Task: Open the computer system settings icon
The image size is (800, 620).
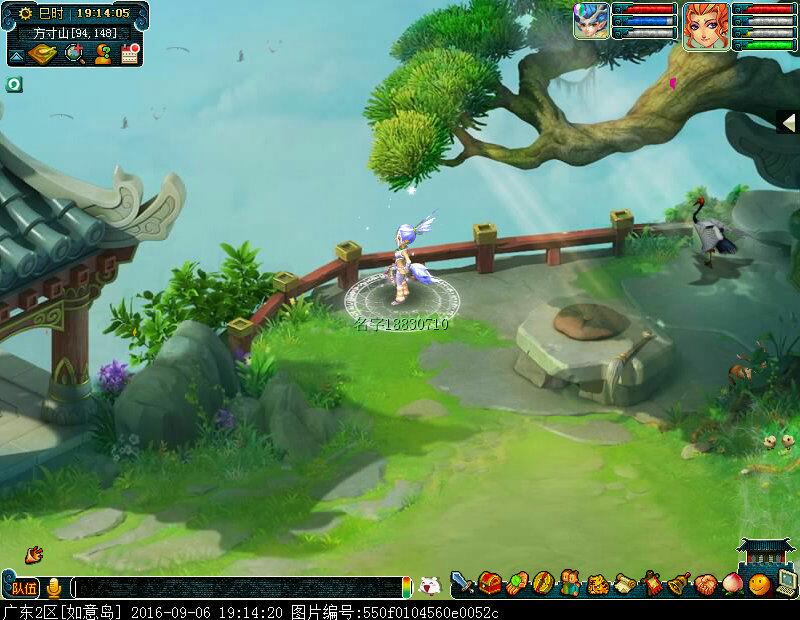Action: (787, 583)
